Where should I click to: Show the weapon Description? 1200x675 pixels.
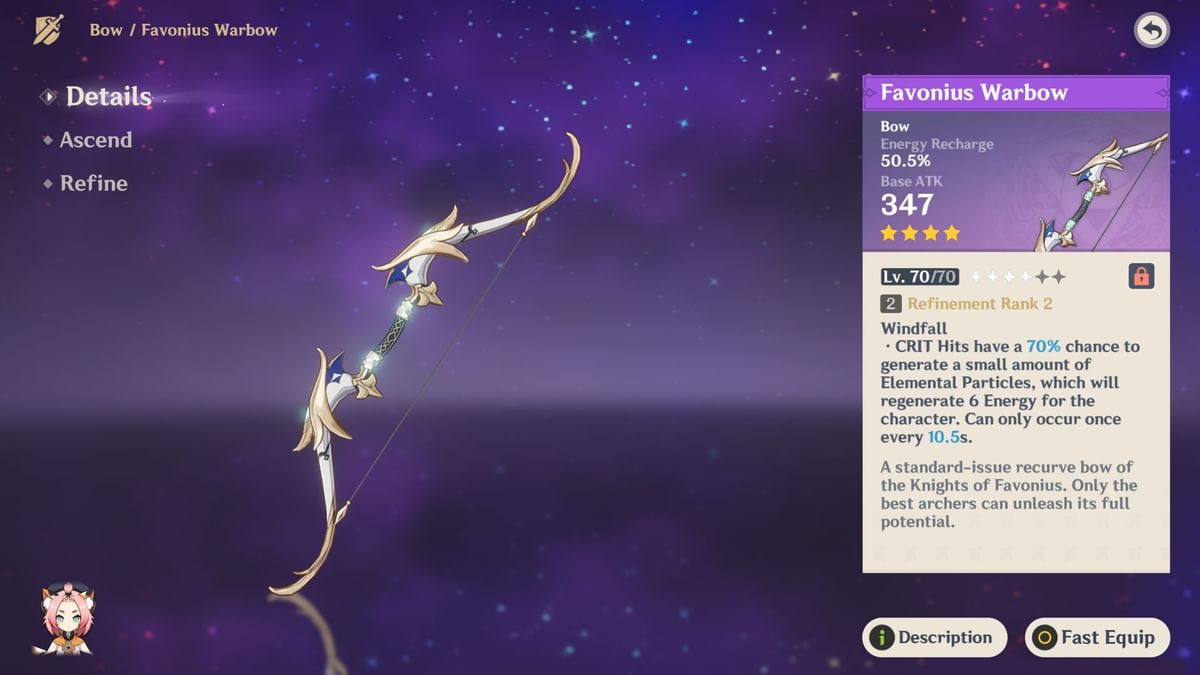[x=934, y=637]
